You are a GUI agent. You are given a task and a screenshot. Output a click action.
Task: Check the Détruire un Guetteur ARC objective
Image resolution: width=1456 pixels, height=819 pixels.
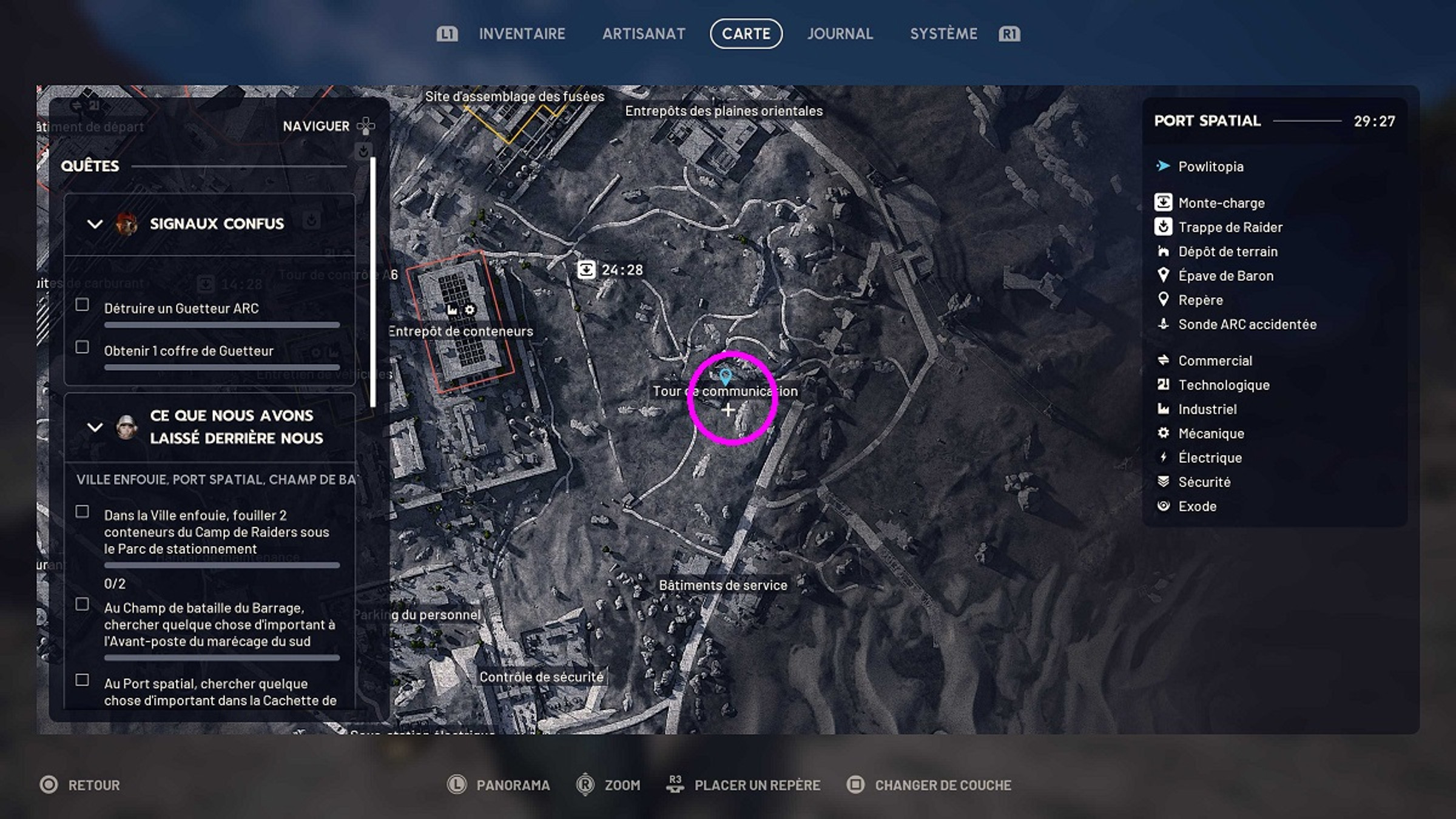click(83, 305)
